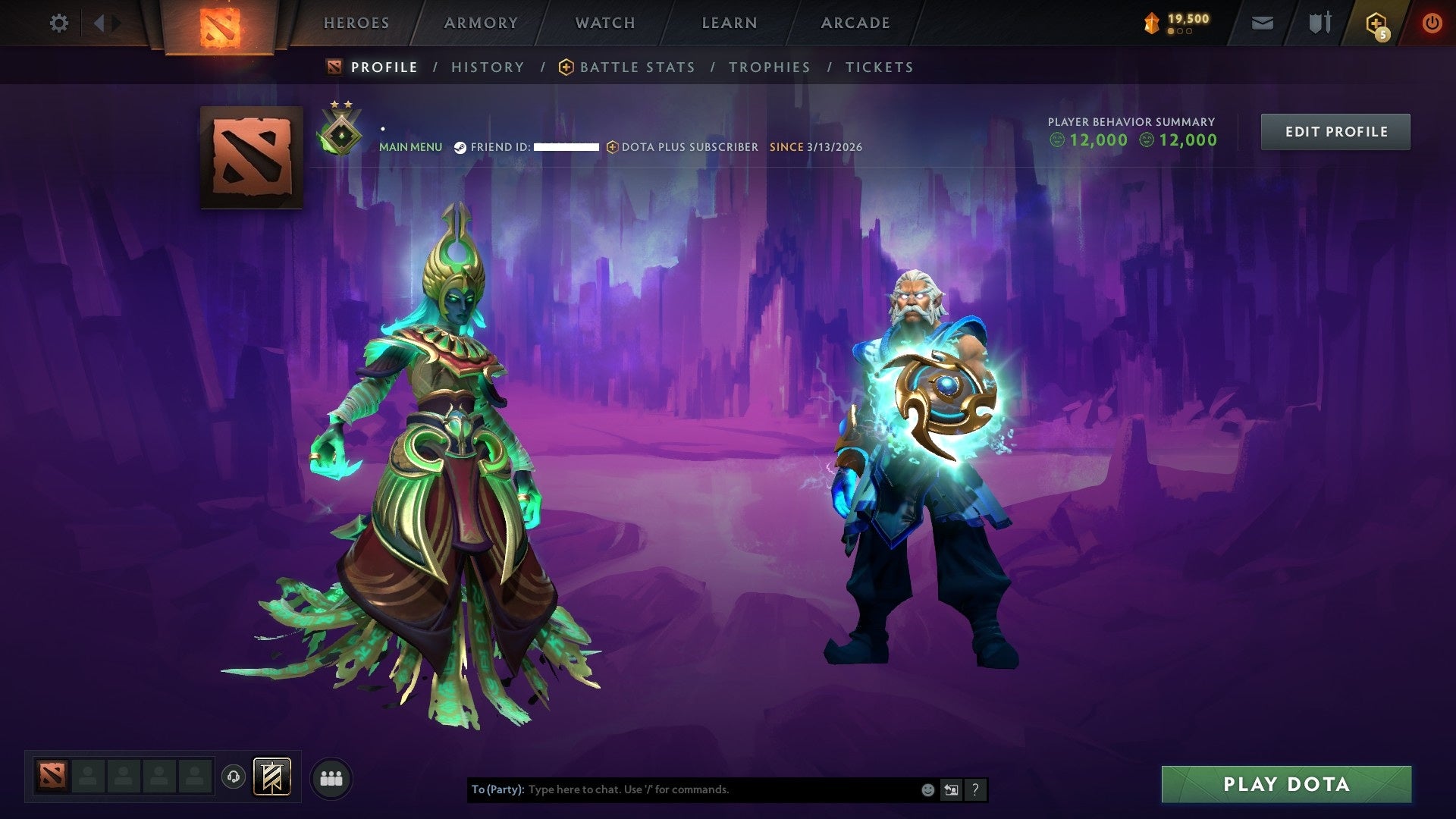The width and height of the screenshot is (1456, 819).
Task: Open the Trophies tab
Action: (769, 67)
